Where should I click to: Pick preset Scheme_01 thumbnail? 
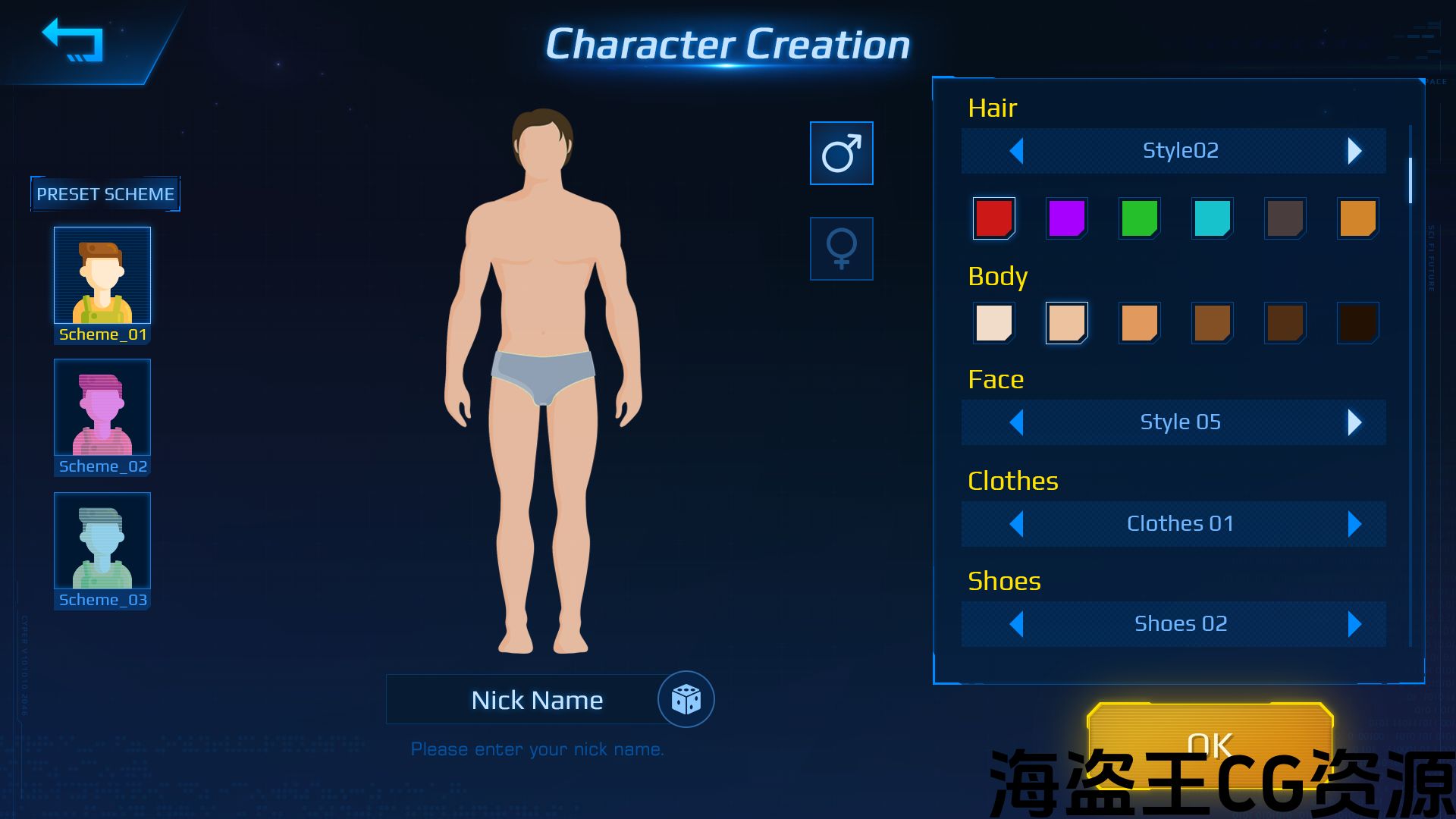(x=102, y=276)
